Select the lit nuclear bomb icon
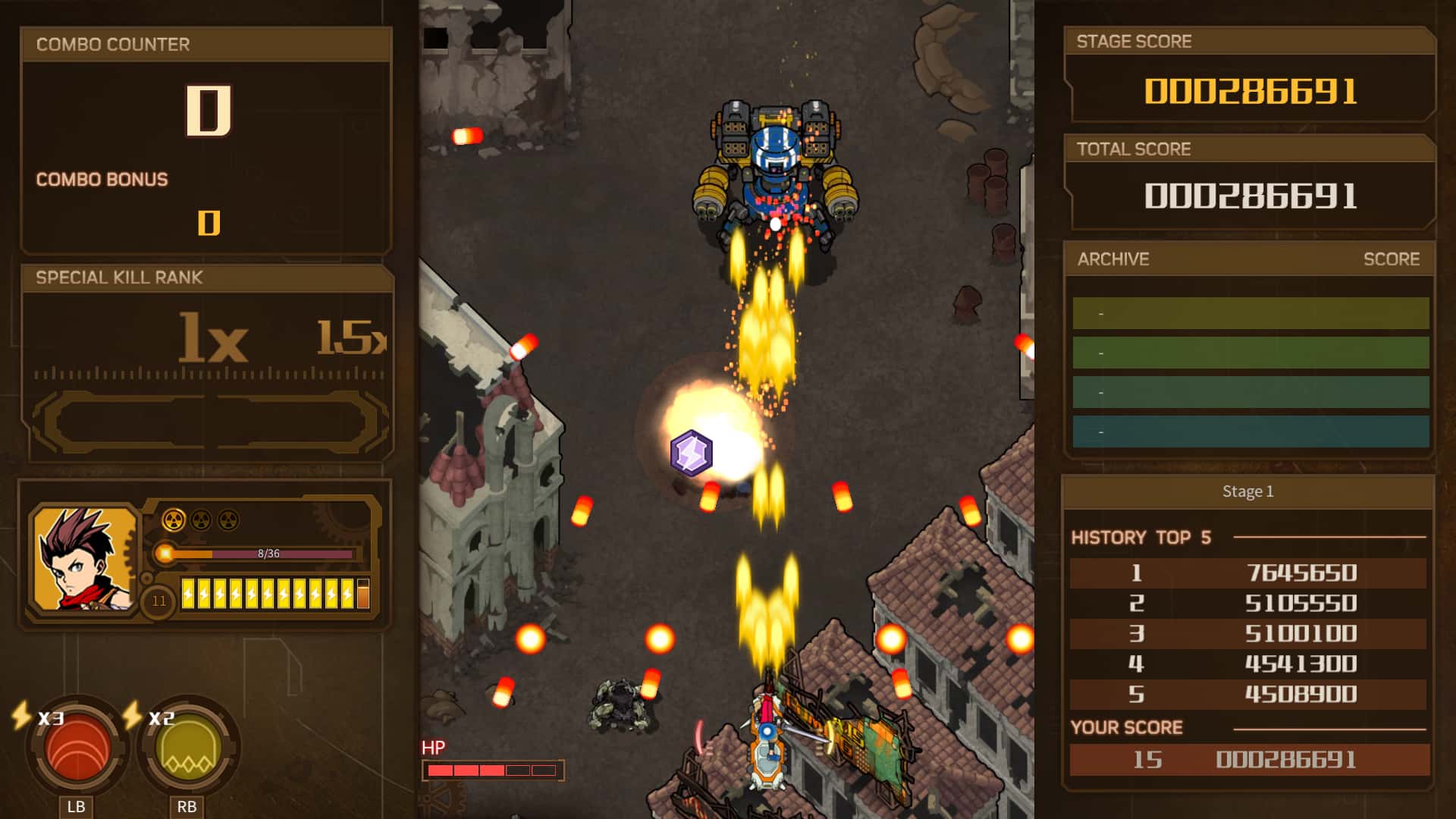Image resolution: width=1456 pixels, height=819 pixels. [174, 520]
